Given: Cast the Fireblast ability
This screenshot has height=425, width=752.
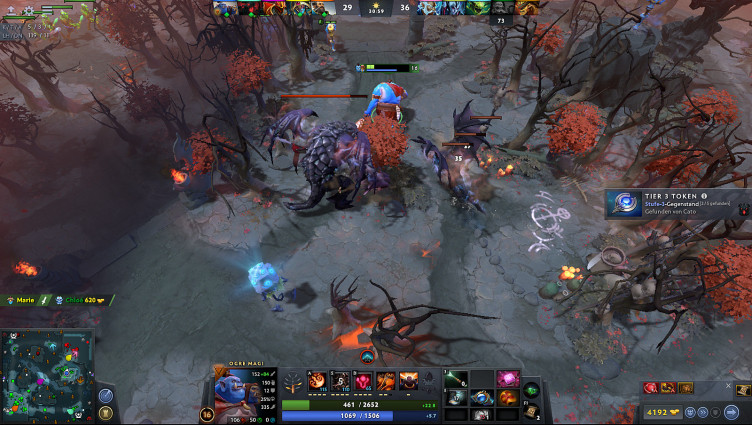Looking at the screenshot, I should (317, 380).
